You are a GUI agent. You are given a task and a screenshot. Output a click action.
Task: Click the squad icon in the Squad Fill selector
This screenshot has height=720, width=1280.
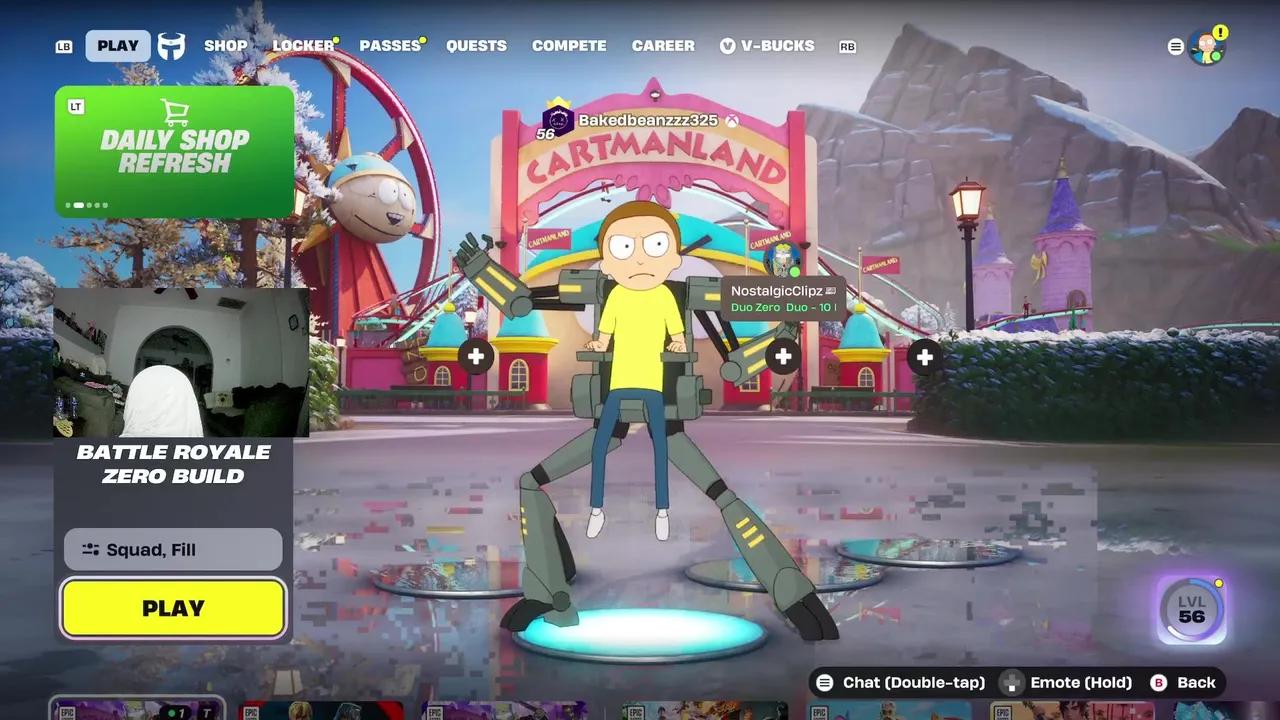click(91, 548)
